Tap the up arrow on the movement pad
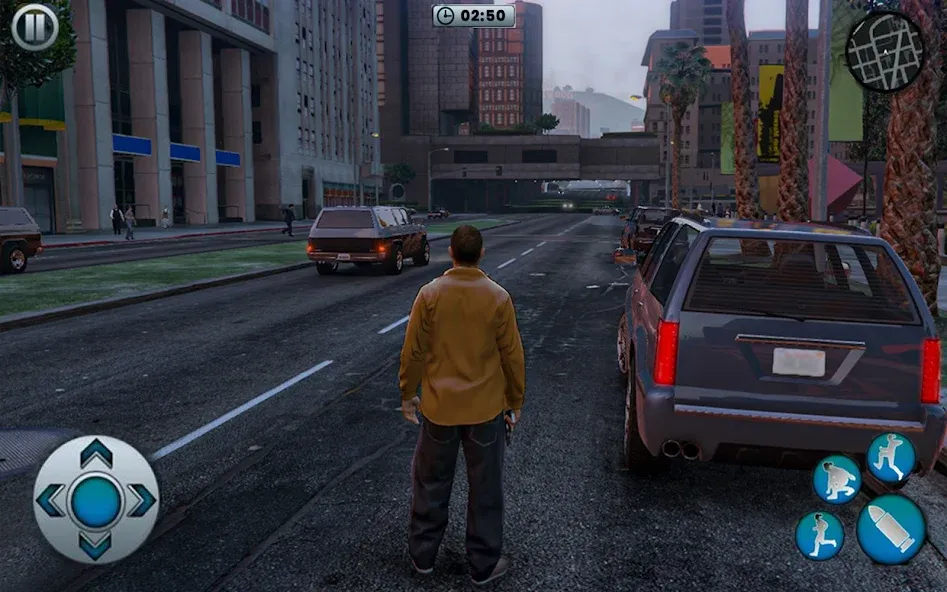This screenshot has width=947, height=592. point(96,454)
